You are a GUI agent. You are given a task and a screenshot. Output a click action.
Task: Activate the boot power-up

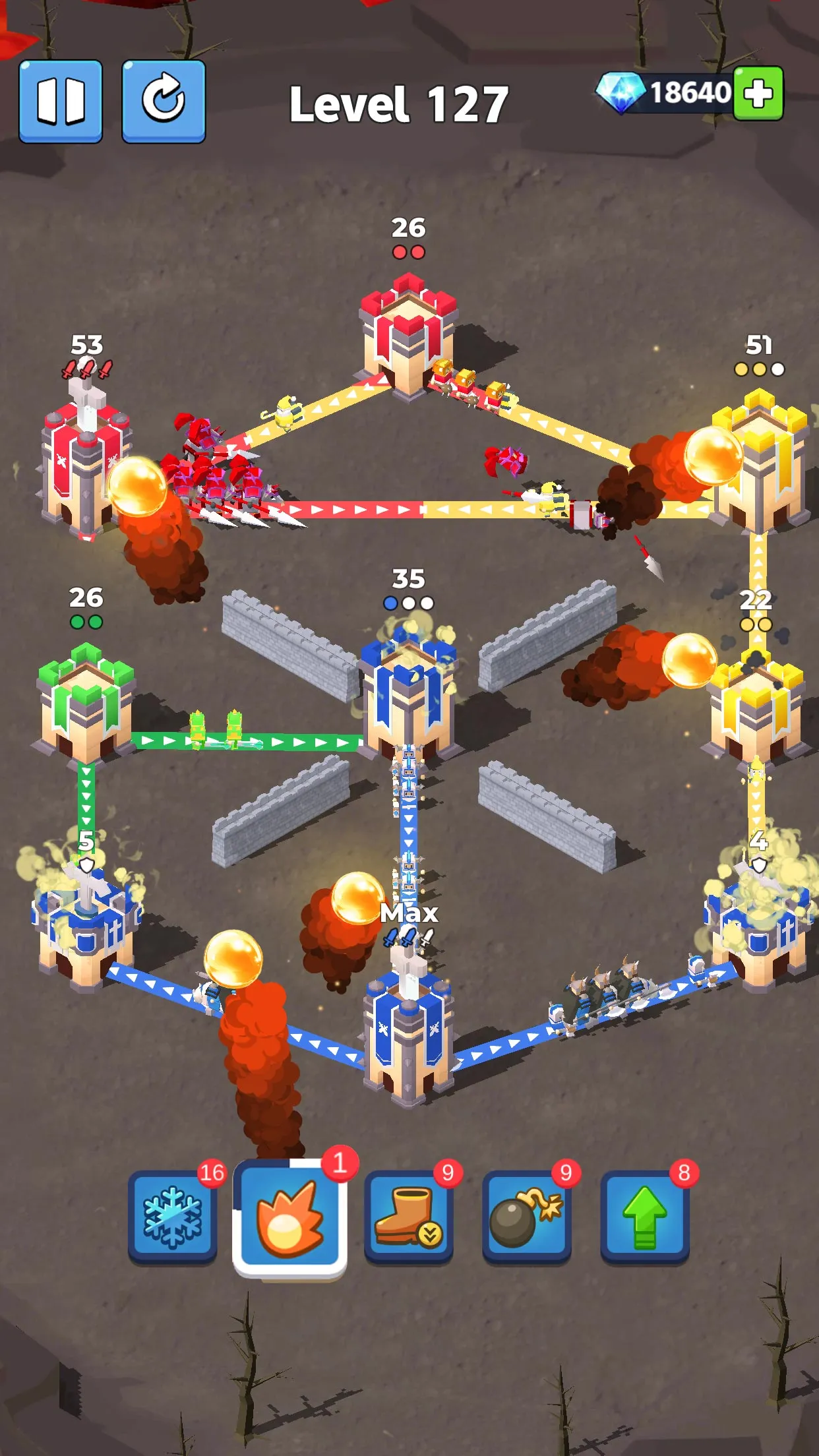408,1217
